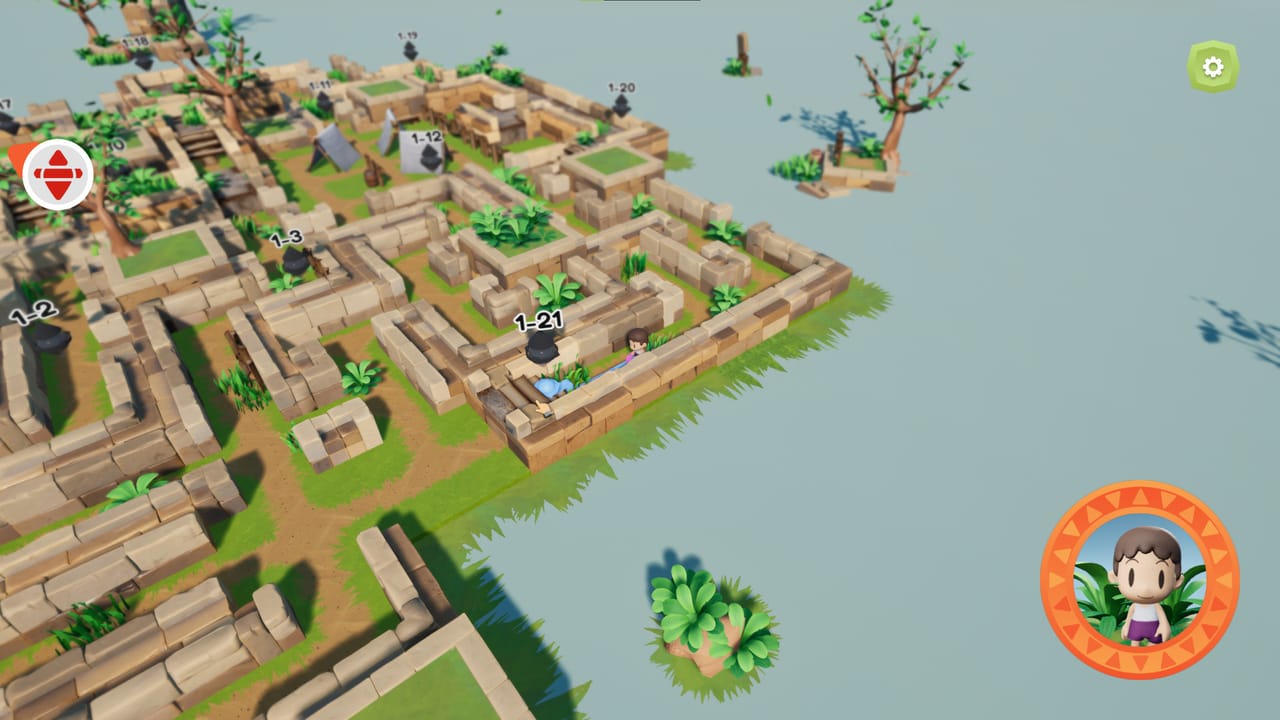Click the green lawn patch near level 1-20

[x=614, y=157]
